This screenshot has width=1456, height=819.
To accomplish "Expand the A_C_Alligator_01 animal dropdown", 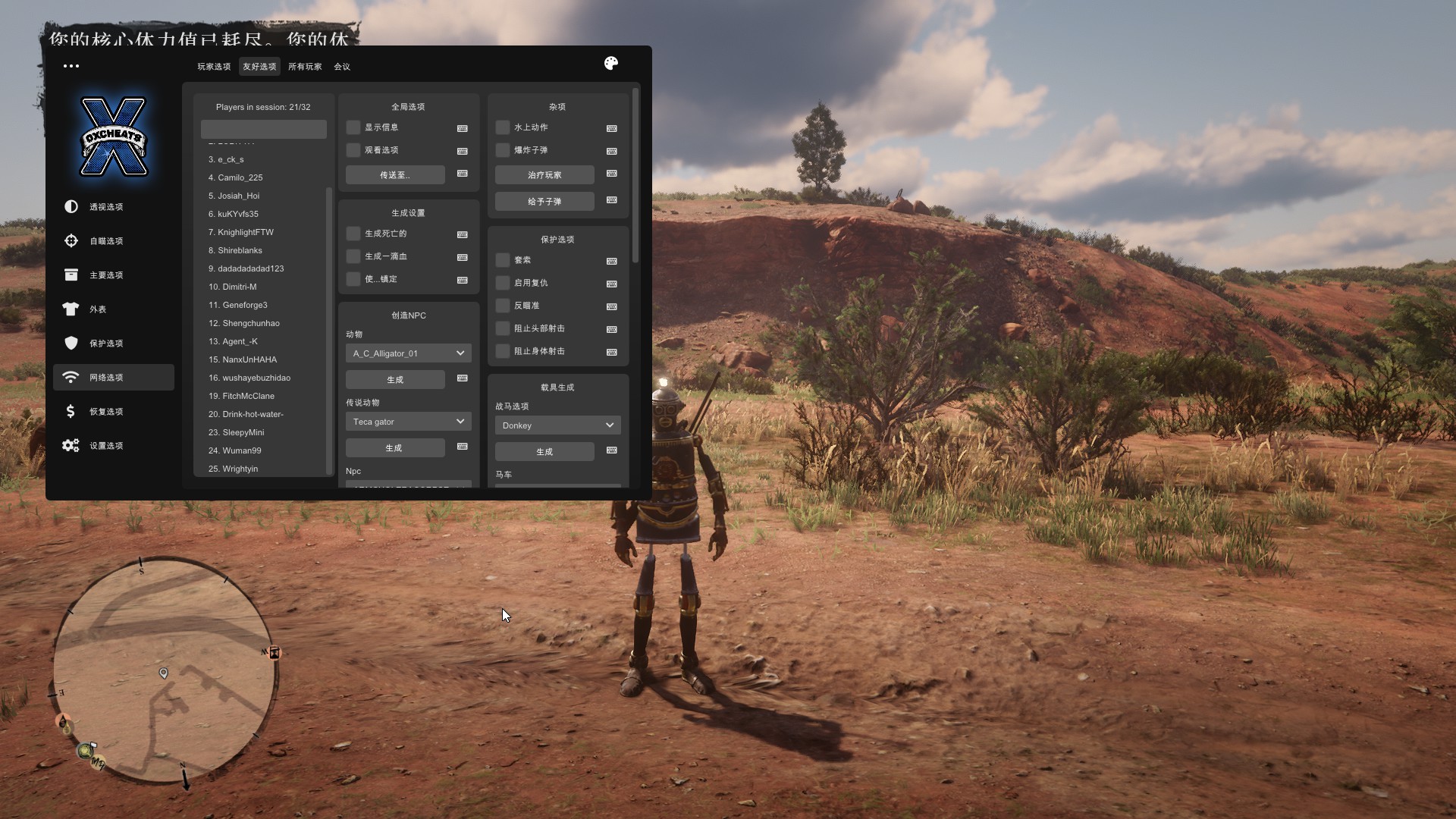I will pos(408,353).
